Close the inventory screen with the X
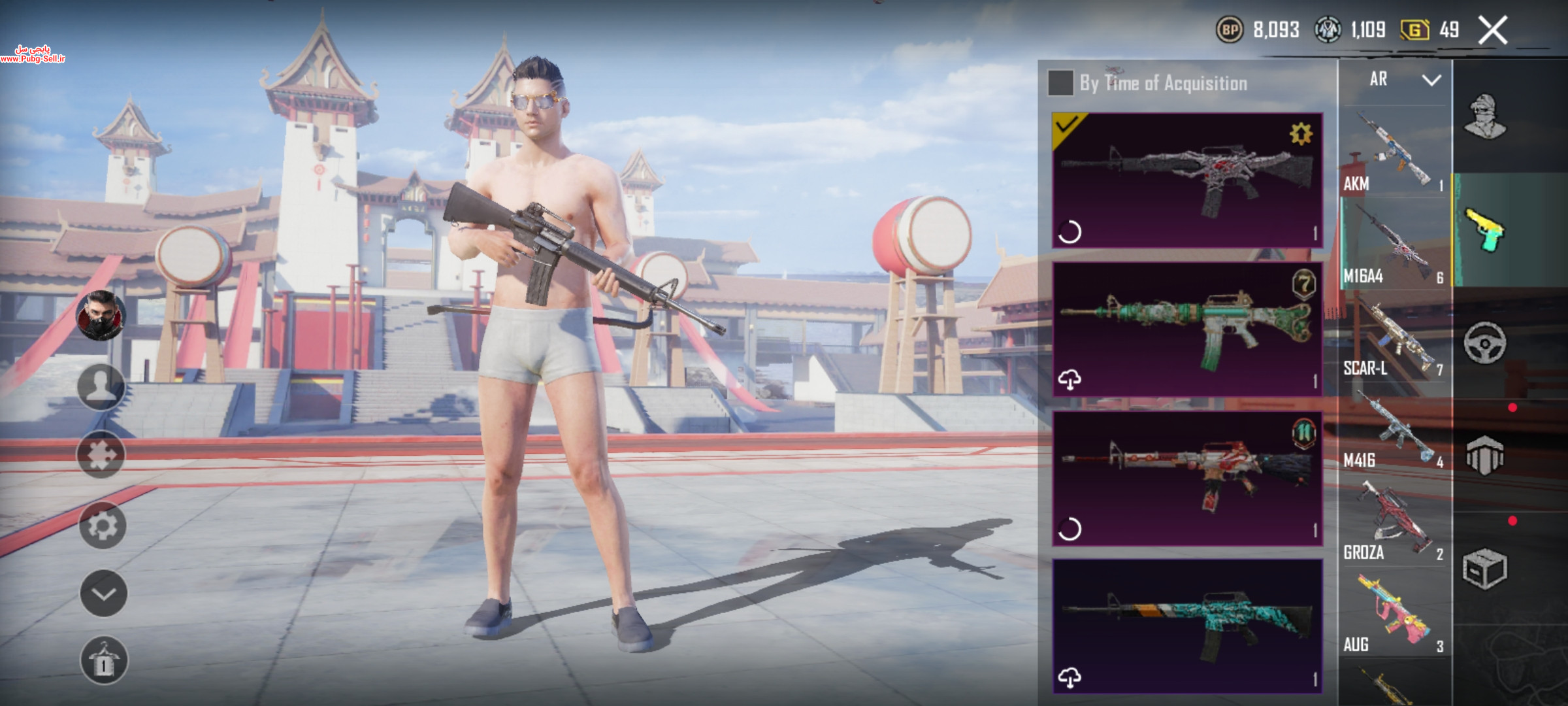Viewport: 1568px width, 706px height. click(x=1493, y=30)
